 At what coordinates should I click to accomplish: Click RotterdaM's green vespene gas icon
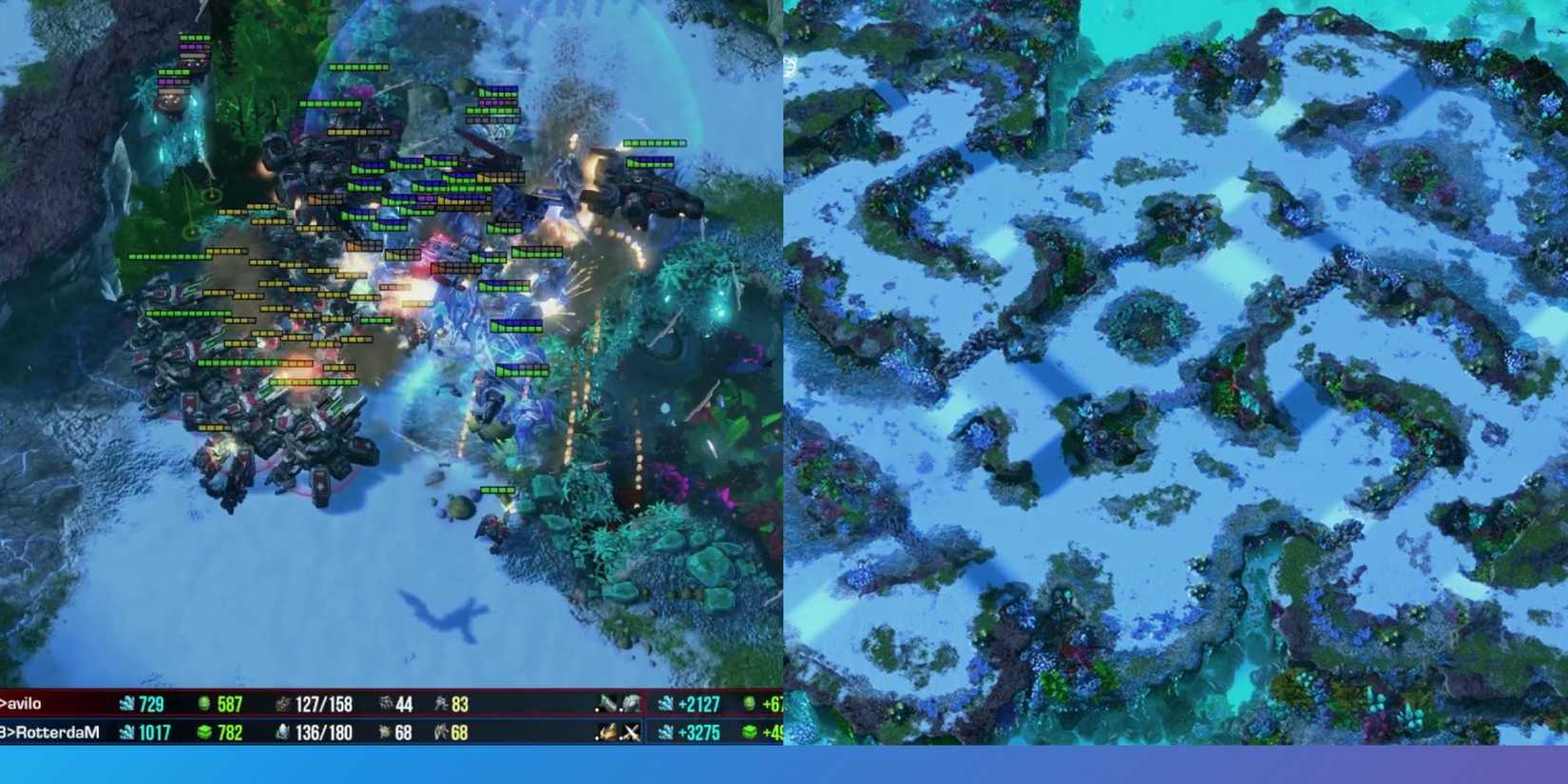tap(205, 733)
